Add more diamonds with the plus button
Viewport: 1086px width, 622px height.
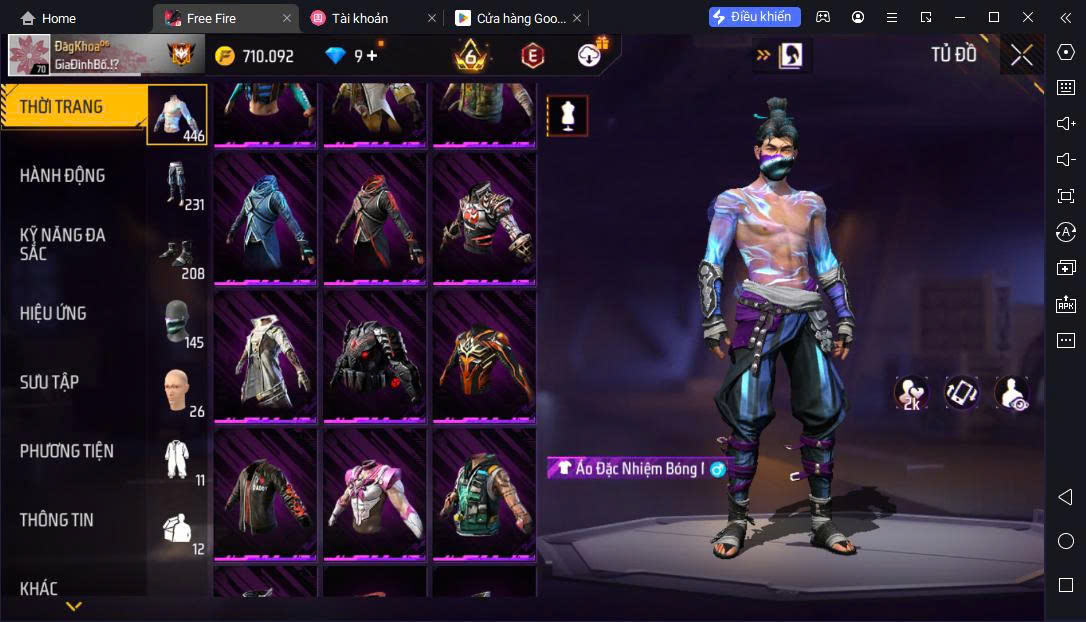[x=372, y=56]
